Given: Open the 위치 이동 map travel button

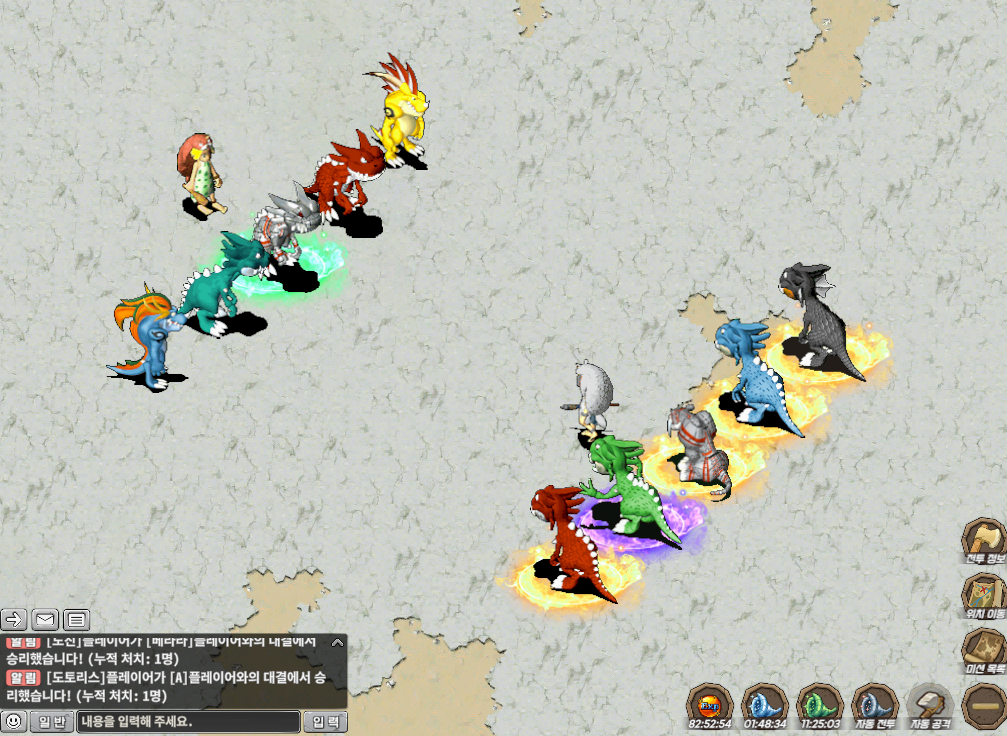Looking at the screenshot, I should point(983,597).
